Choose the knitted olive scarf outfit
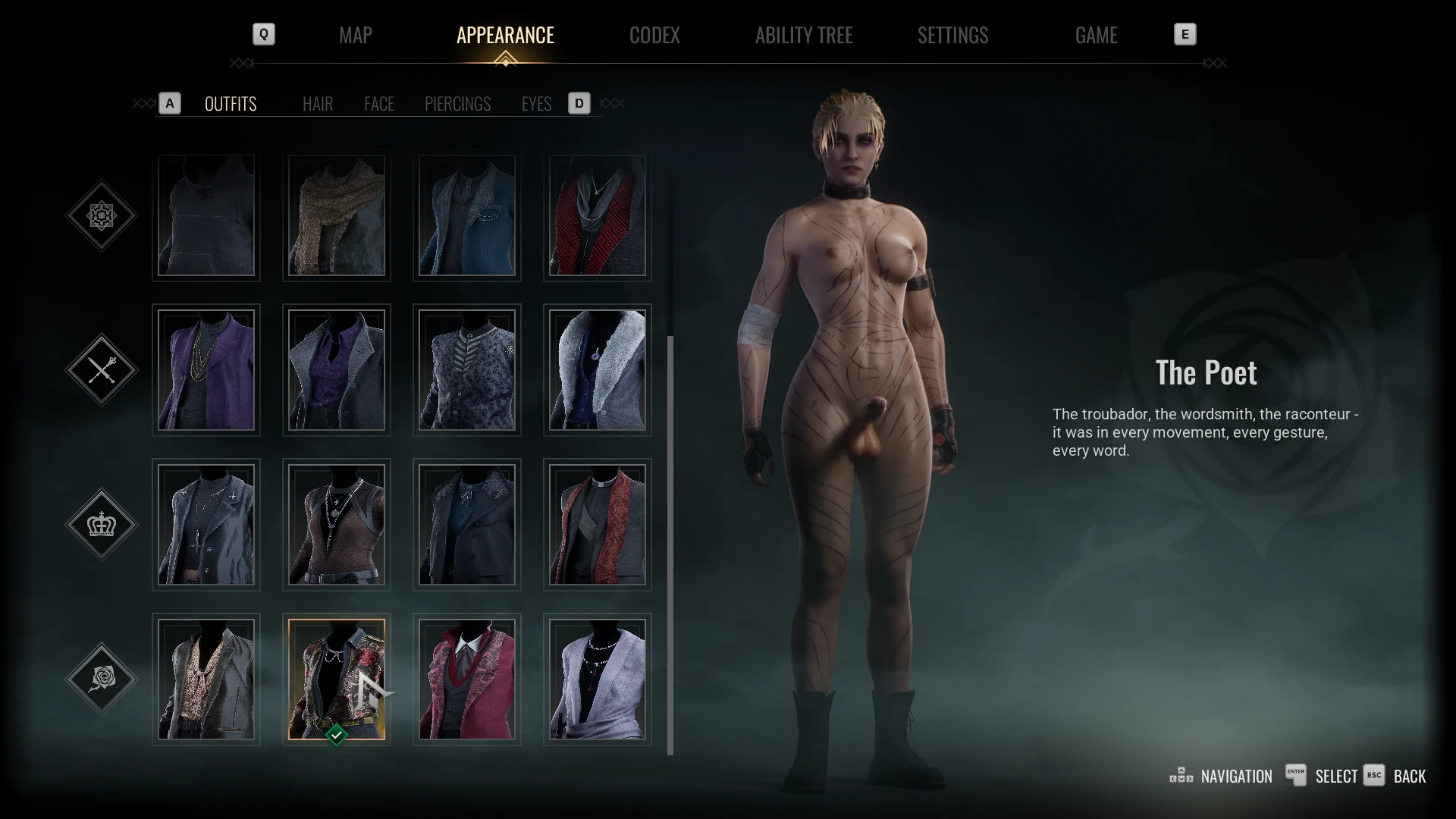 coord(337,216)
